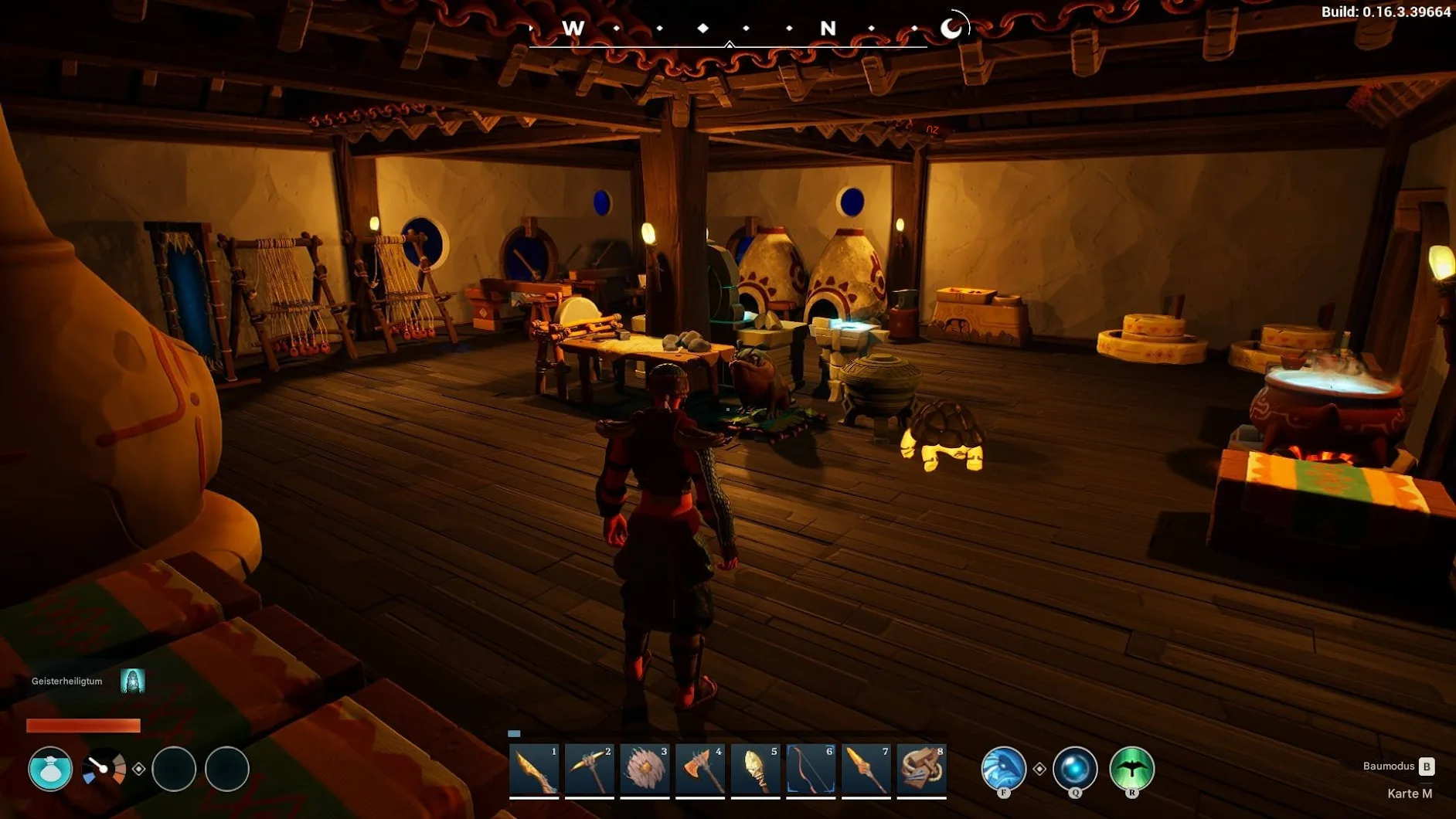Image resolution: width=1456 pixels, height=819 pixels.
Task: Open the bag pouch icon
Action: pyautogui.click(x=50, y=769)
